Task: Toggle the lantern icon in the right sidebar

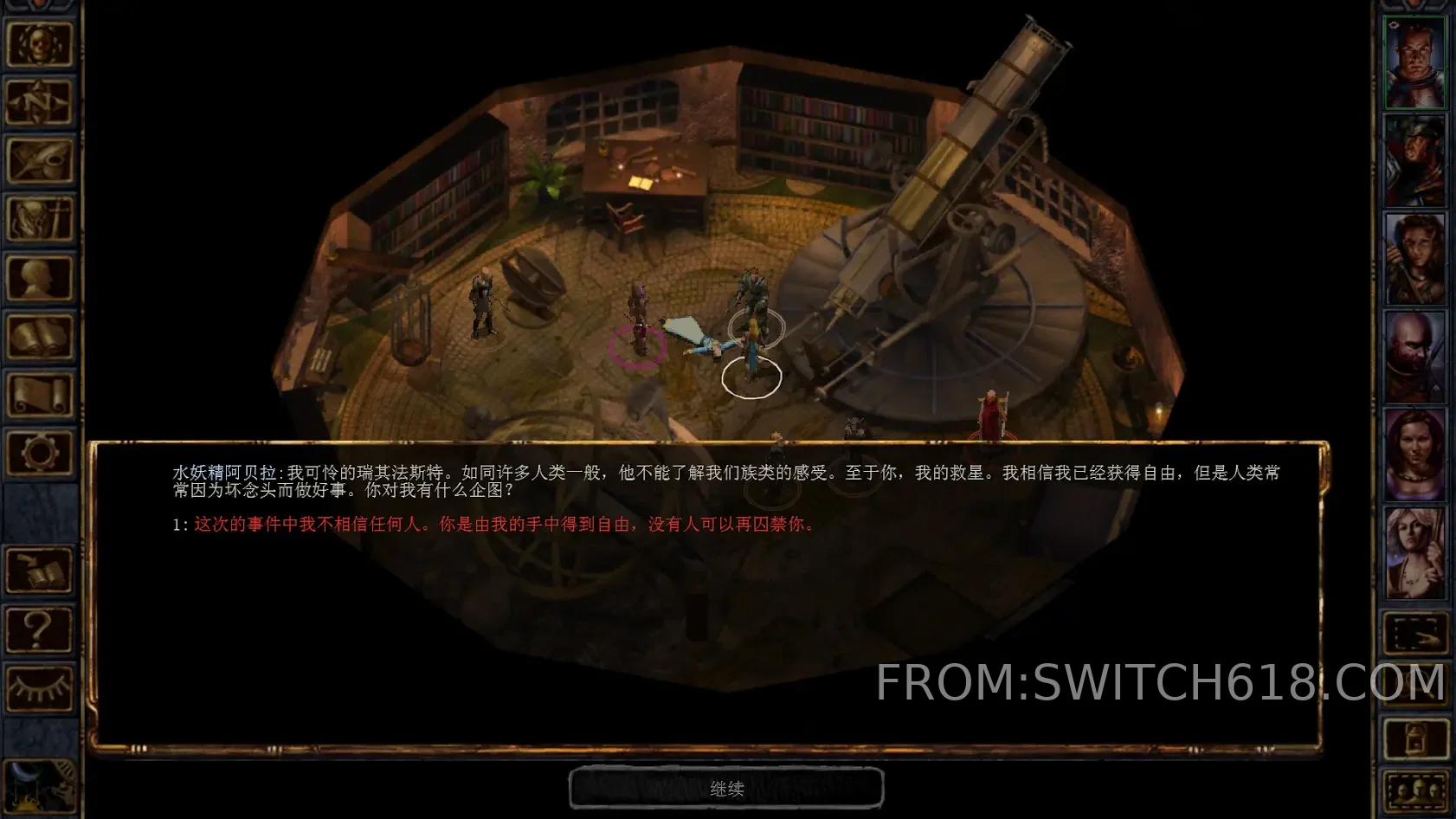Action: pos(1414,738)
